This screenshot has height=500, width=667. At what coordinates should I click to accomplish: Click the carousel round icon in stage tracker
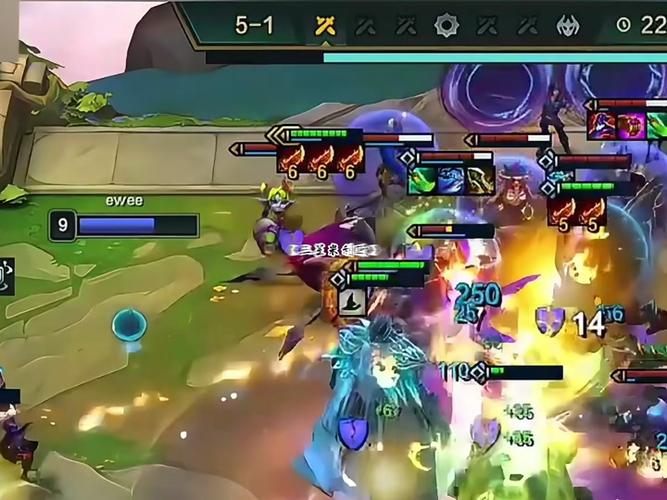point(446,26)
